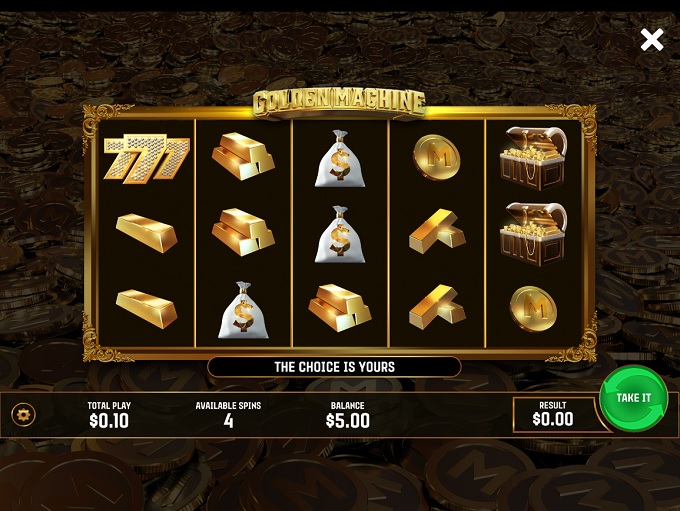
Task: Close the game with the X
Action: [x=652, y=40]
